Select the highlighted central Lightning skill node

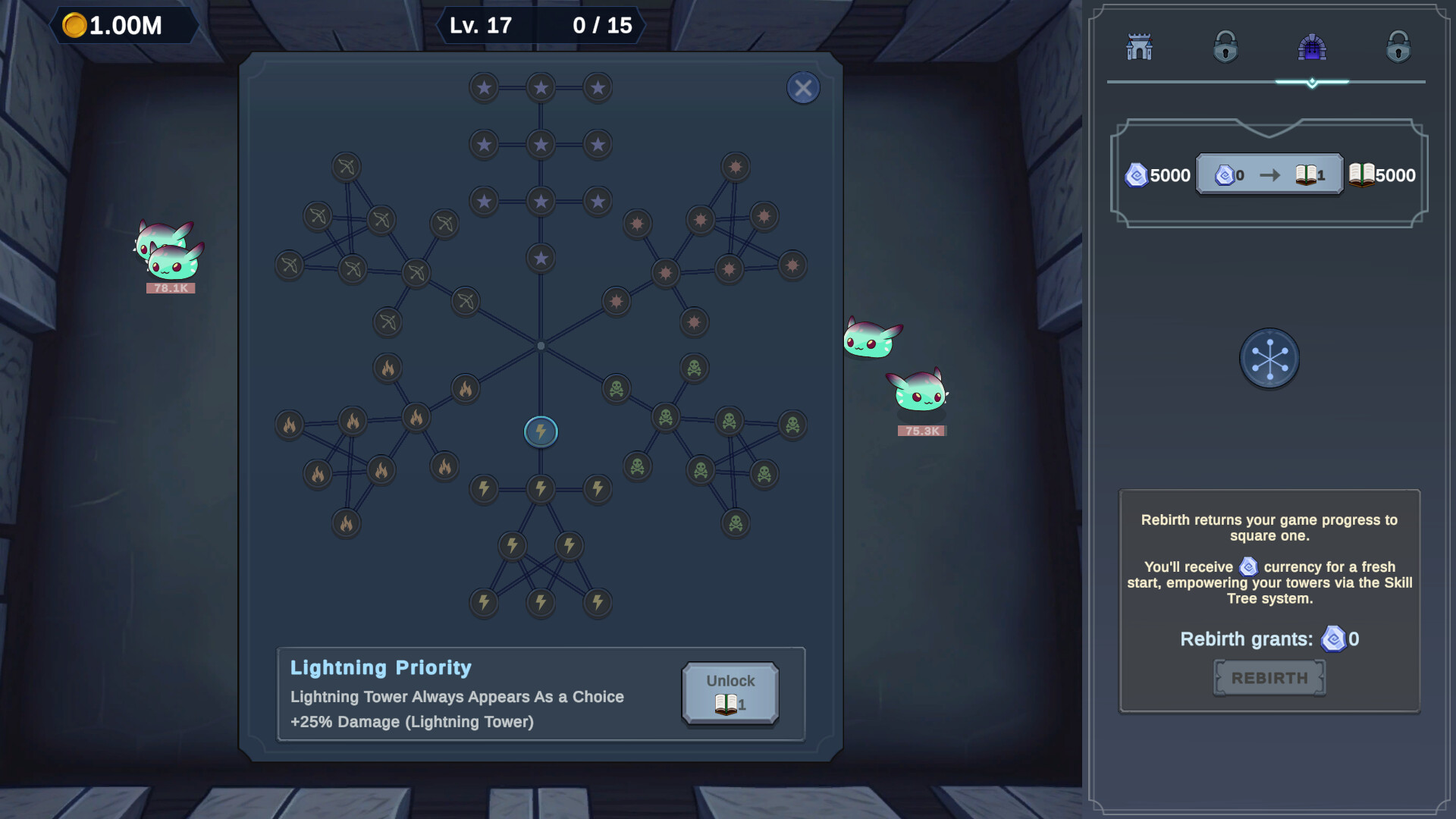tap(541, 431)
